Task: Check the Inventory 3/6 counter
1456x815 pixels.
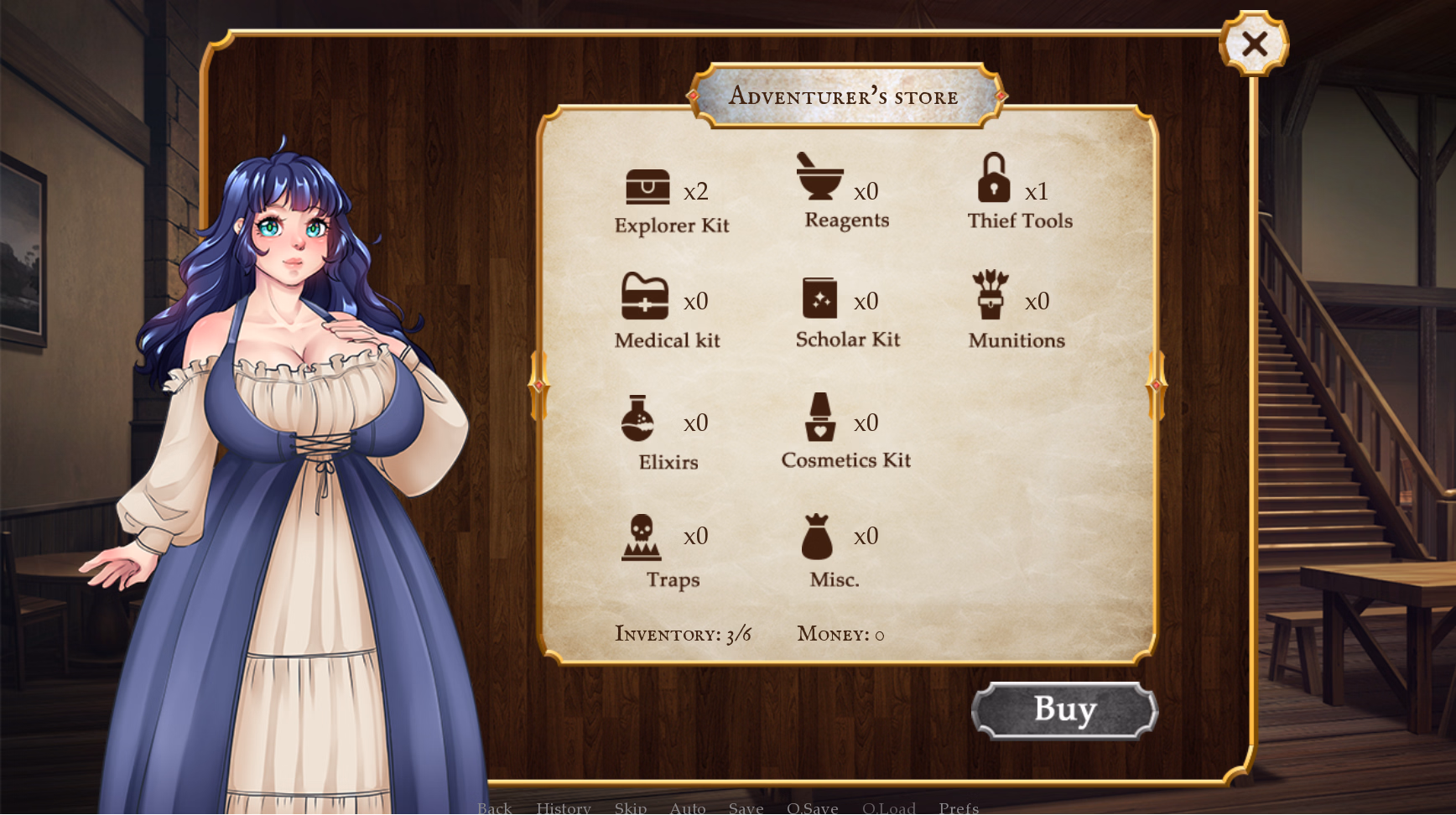Action: click(684, 635)
